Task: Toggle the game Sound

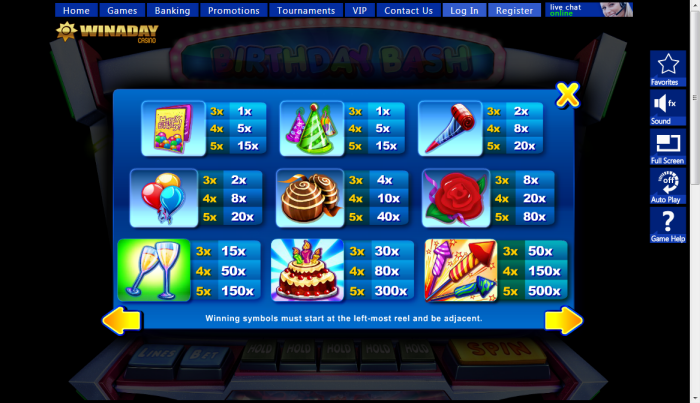Action: click(x=667, y=107)
